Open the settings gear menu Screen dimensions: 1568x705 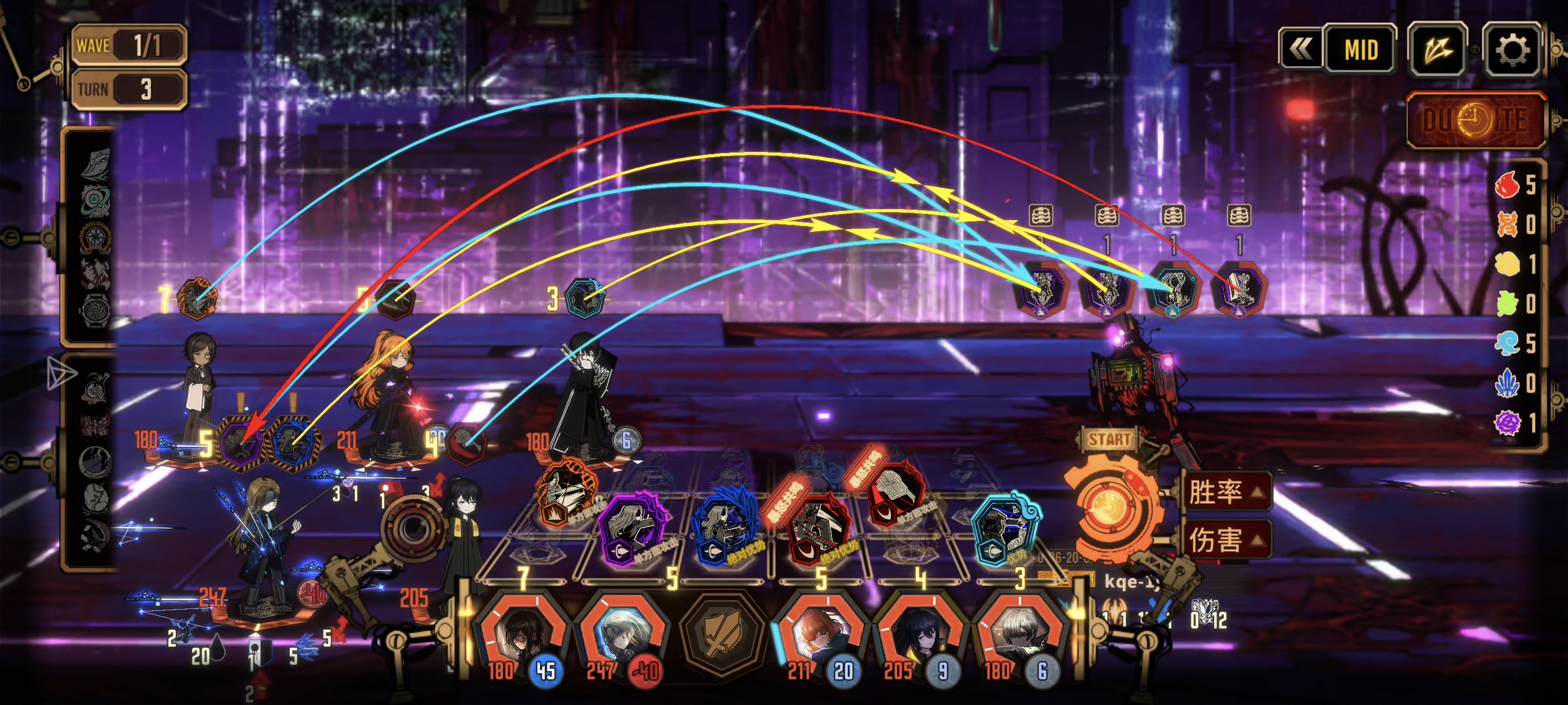[1512, 50]
